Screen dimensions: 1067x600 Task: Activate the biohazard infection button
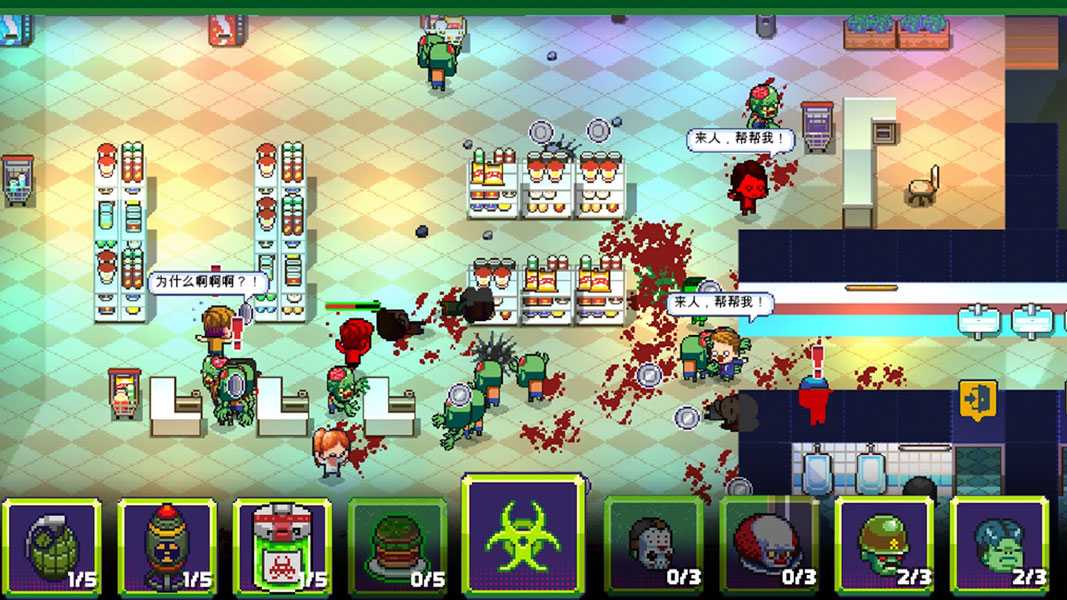[x=523, y=536]
